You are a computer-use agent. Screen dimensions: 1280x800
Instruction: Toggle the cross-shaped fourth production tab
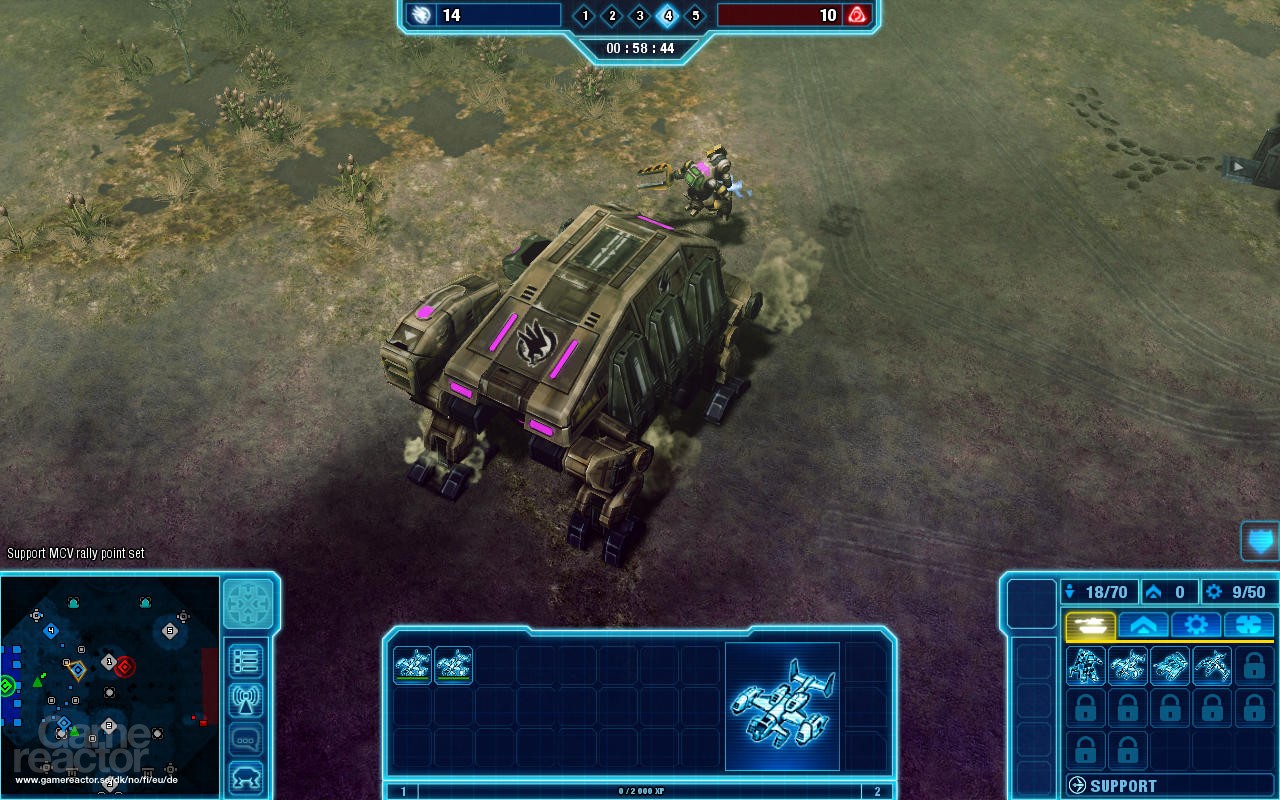pos(1250,625)
